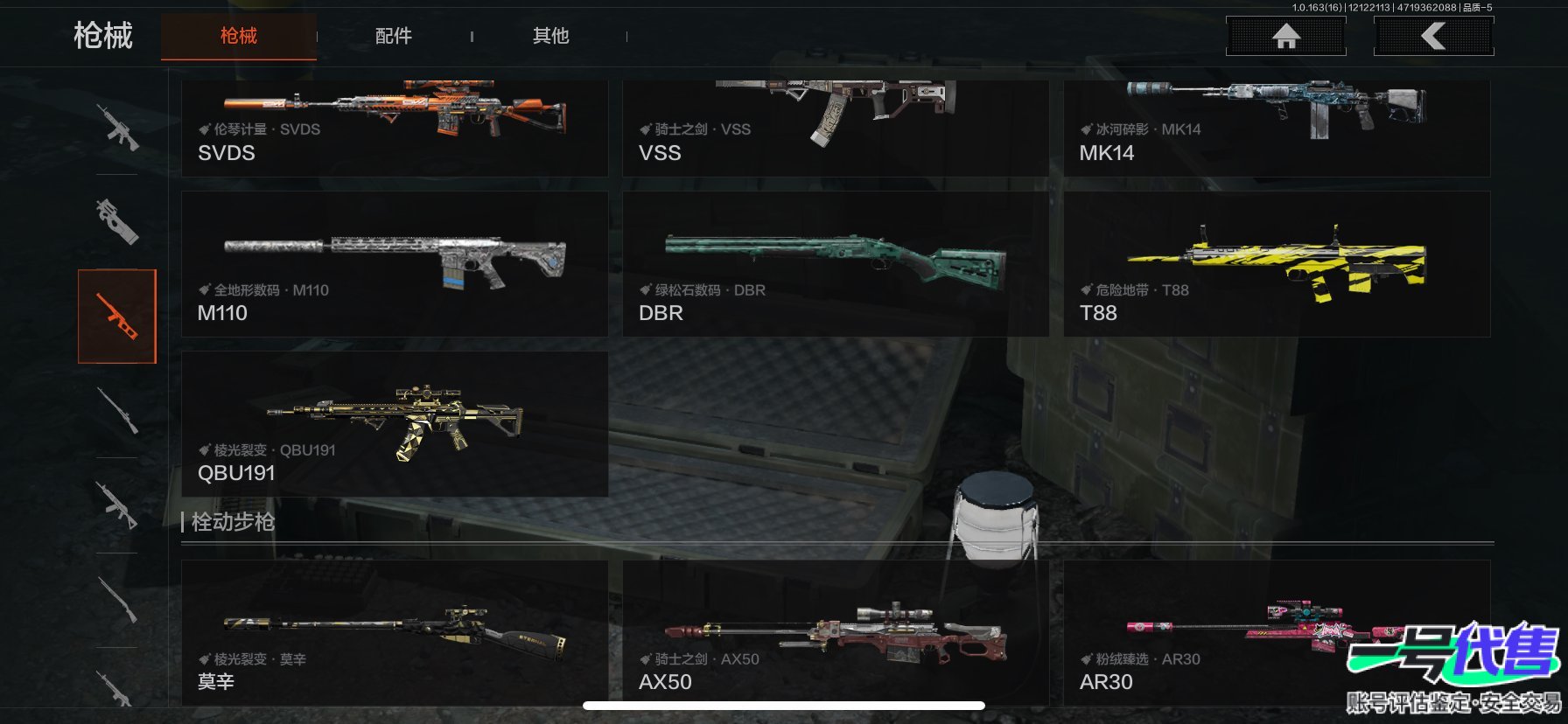Open the MK14 weapon card
1568x724 pixels.
pos(1276,127)
